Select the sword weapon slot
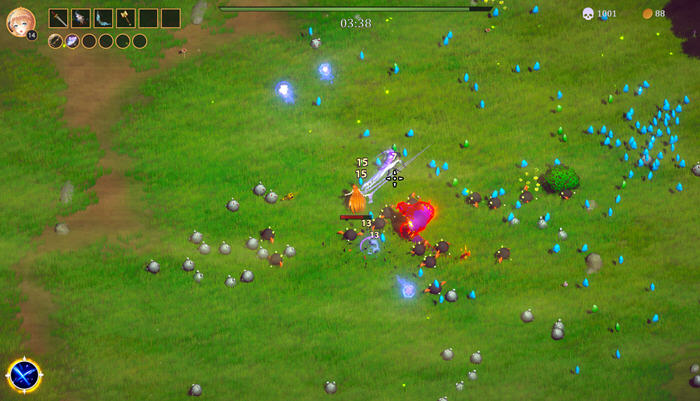This screenshot has width=700, height=401. click(x=59, y=18)
